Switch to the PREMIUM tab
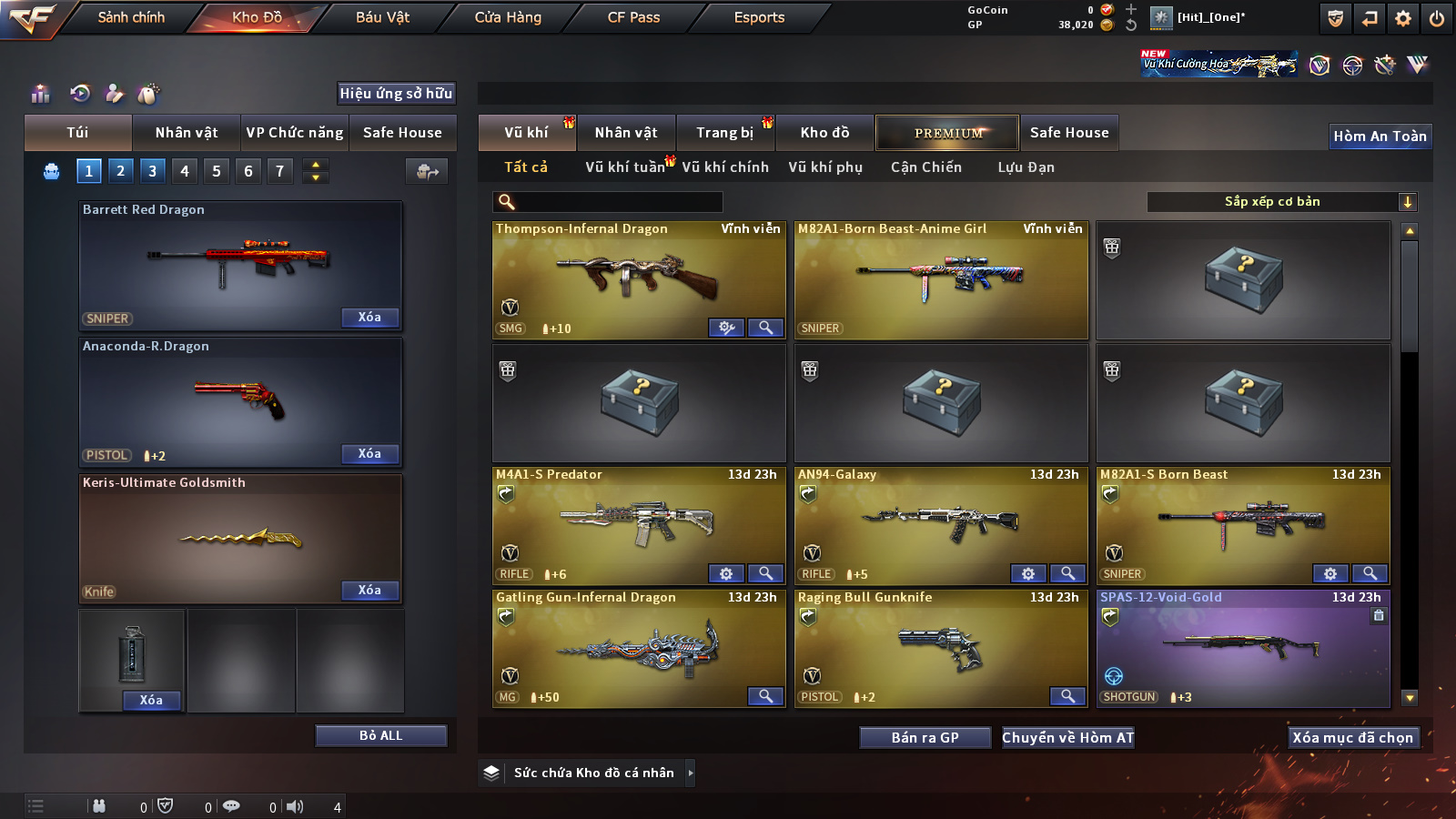 [x=947, y=133]
